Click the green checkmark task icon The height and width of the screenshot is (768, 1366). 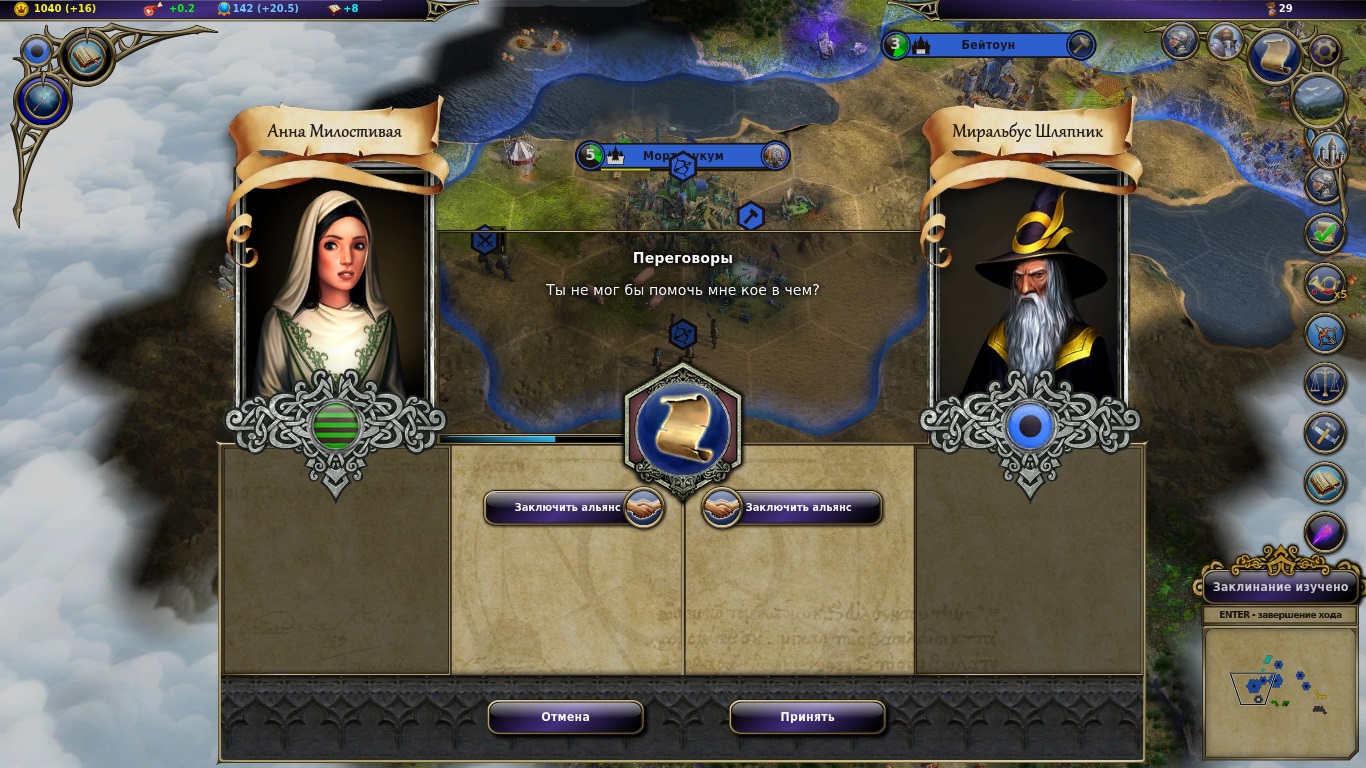1325,234
